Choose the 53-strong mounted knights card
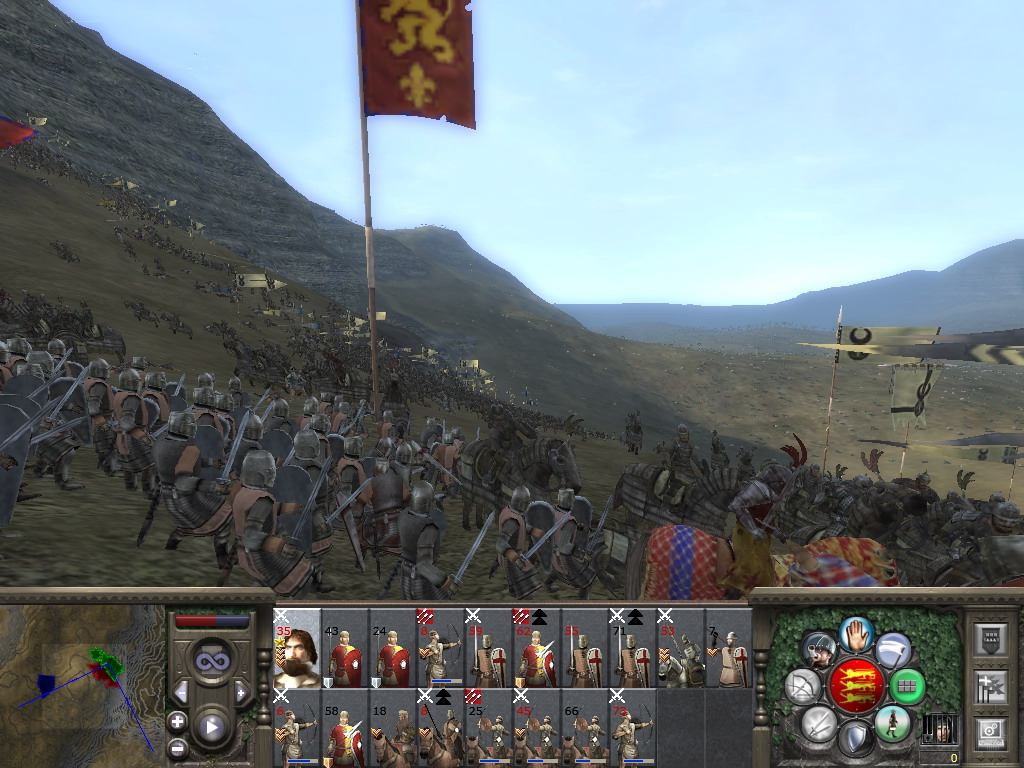Image resolution: width=1024 pixels, height=768 pixels. 681,648
